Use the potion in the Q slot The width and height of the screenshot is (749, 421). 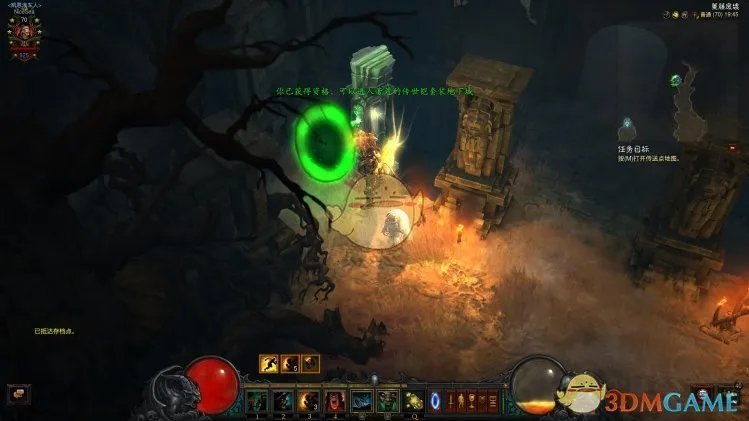pyautogui.click(x=413, y=400)
